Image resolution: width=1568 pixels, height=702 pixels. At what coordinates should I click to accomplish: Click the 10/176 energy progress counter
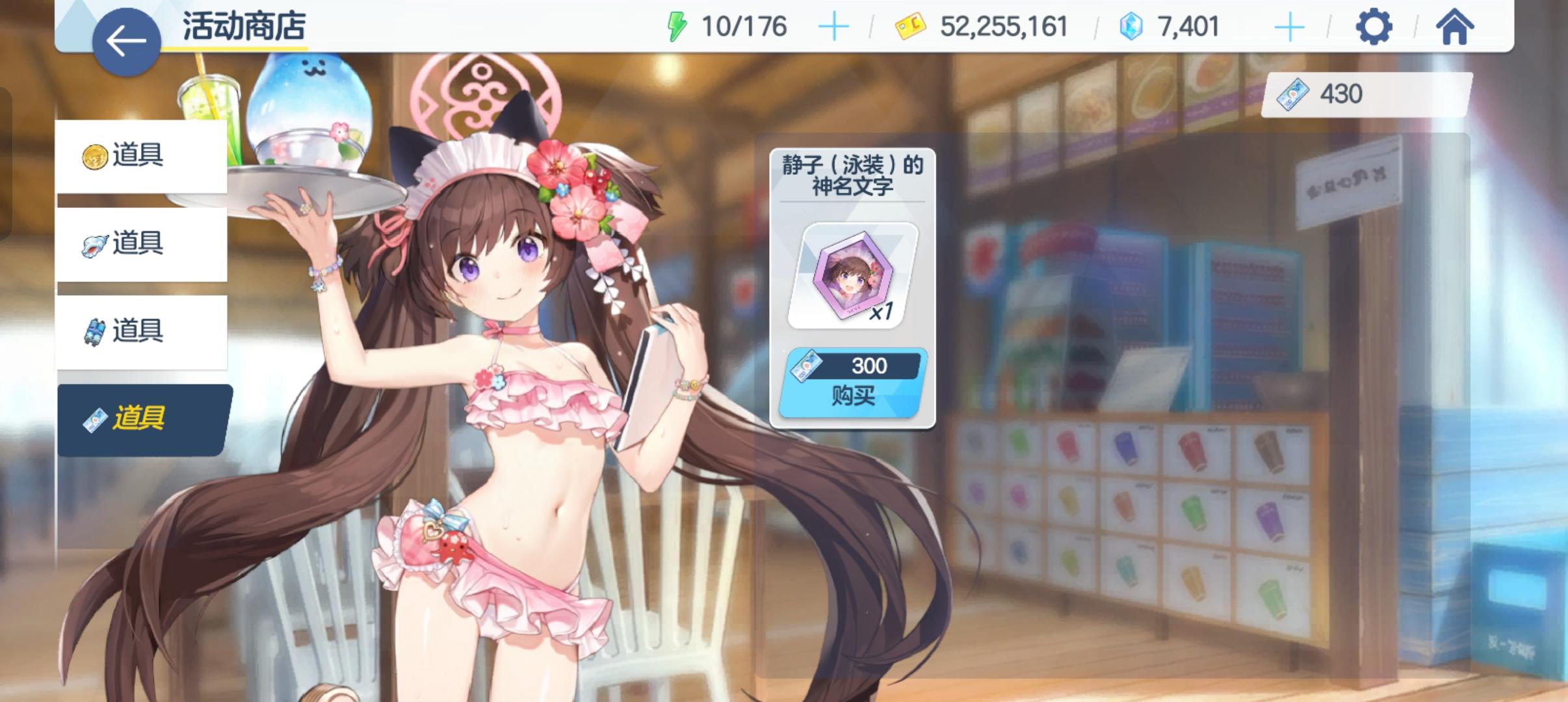(744, 27)
